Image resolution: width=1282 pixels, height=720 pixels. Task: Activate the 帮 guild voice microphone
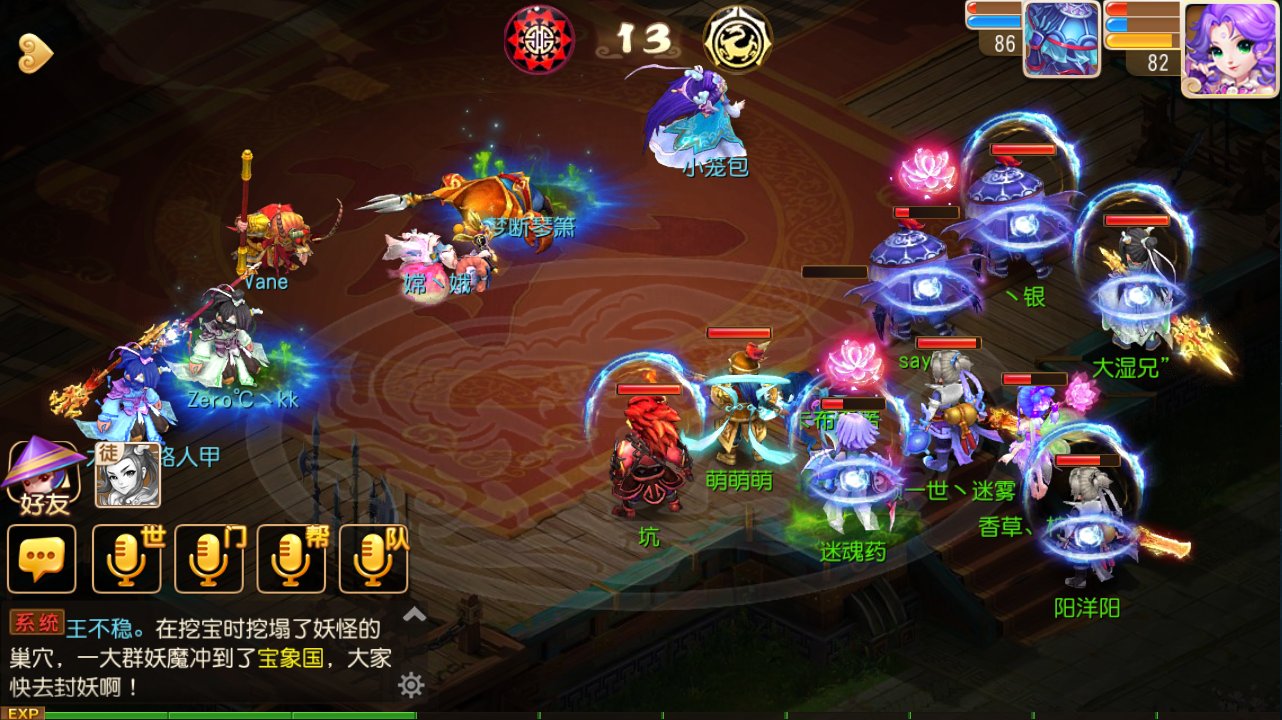pyautogui.click(x=291, y=558)
